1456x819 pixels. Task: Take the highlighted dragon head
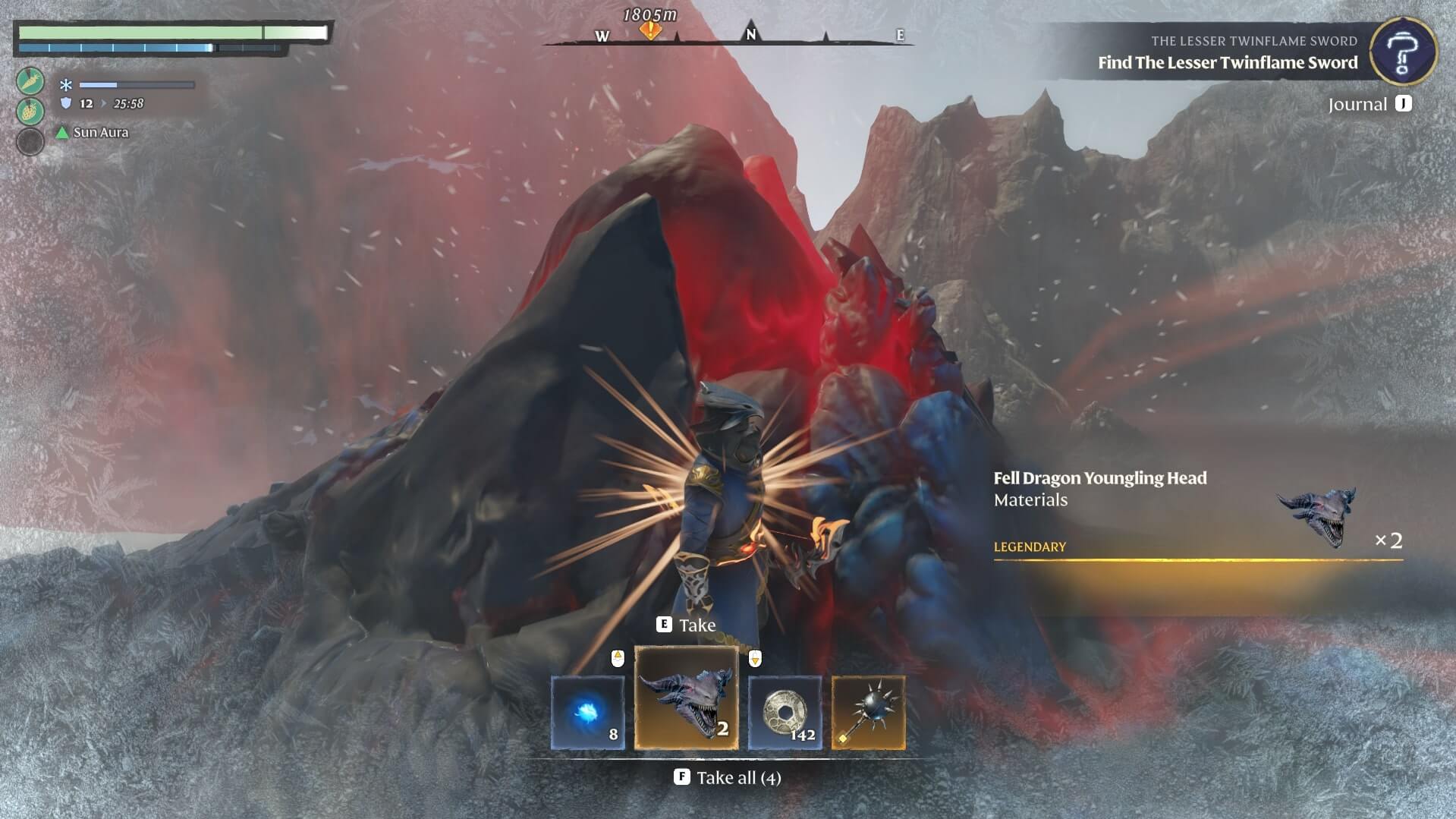686,625
